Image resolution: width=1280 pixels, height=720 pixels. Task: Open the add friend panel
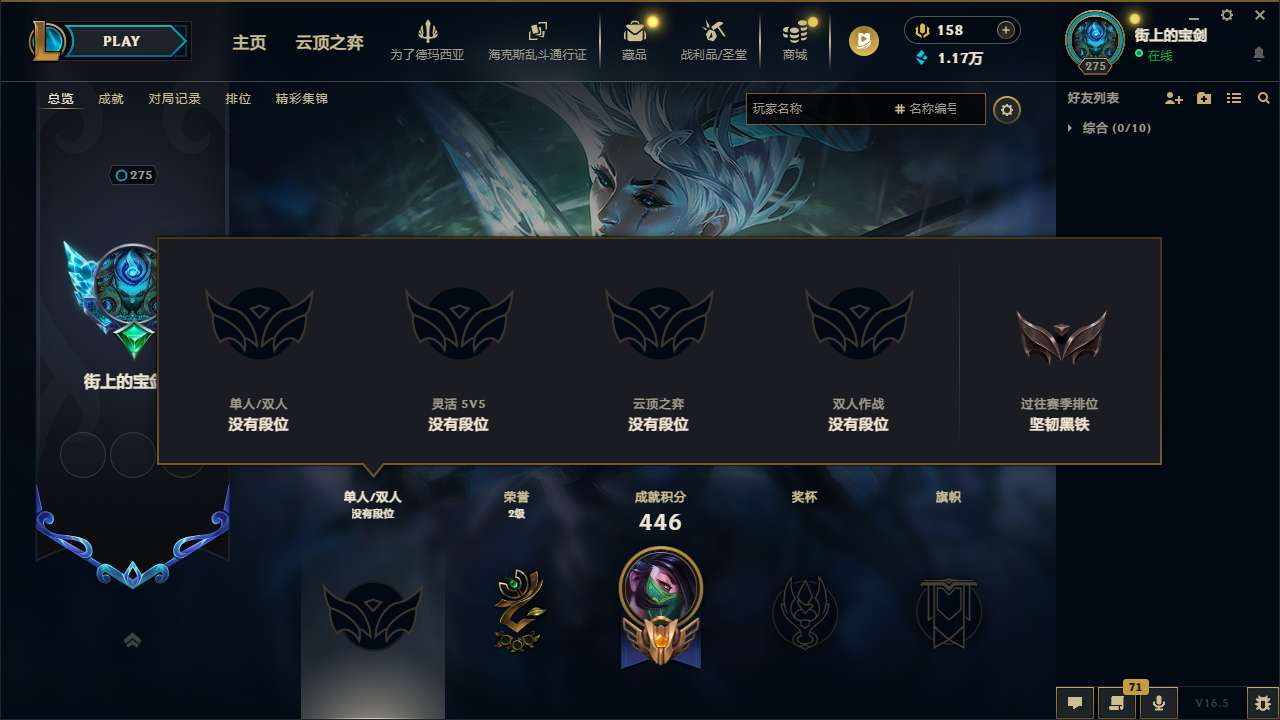tap(1174, 98)
